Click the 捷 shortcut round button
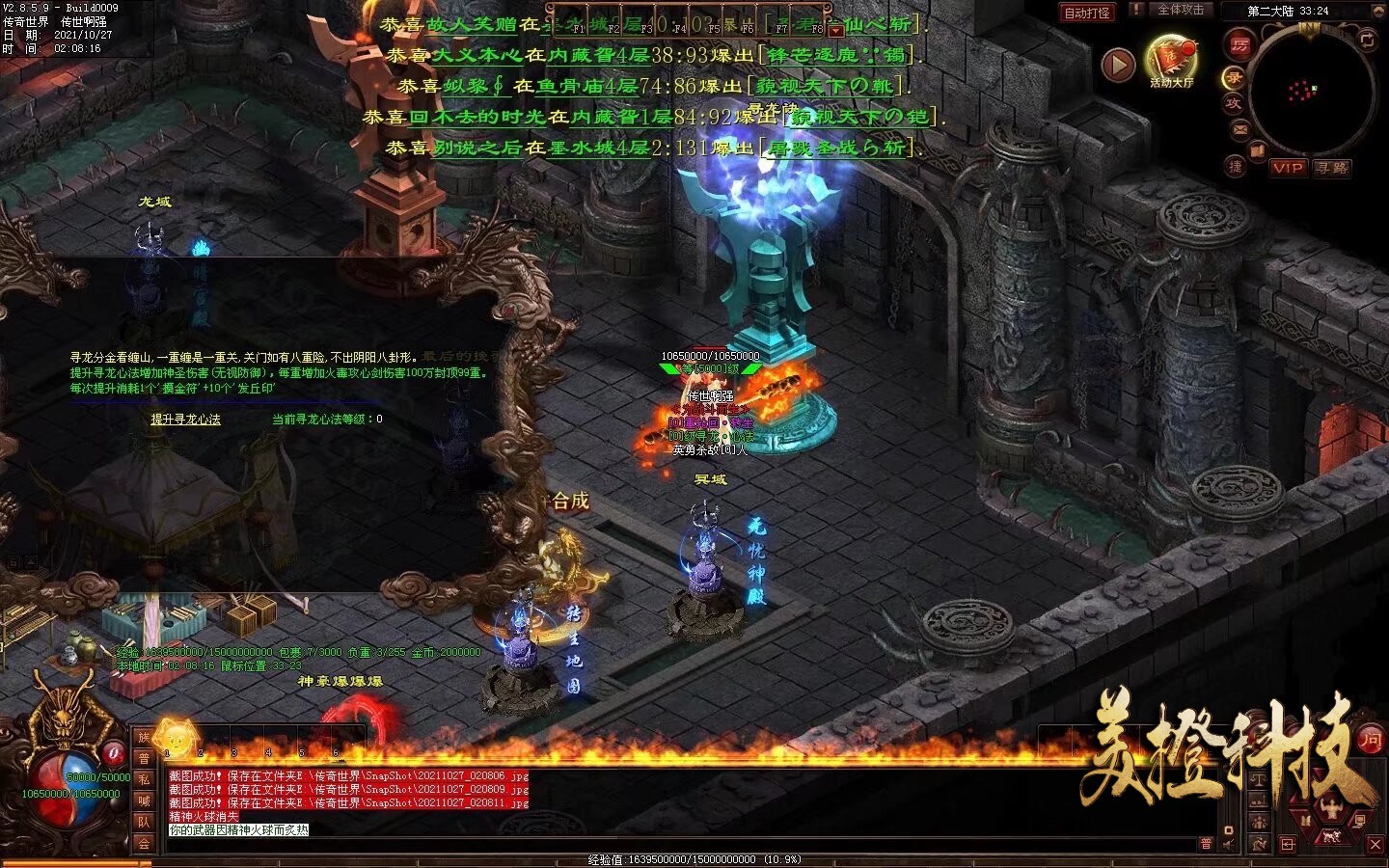 1236,166
